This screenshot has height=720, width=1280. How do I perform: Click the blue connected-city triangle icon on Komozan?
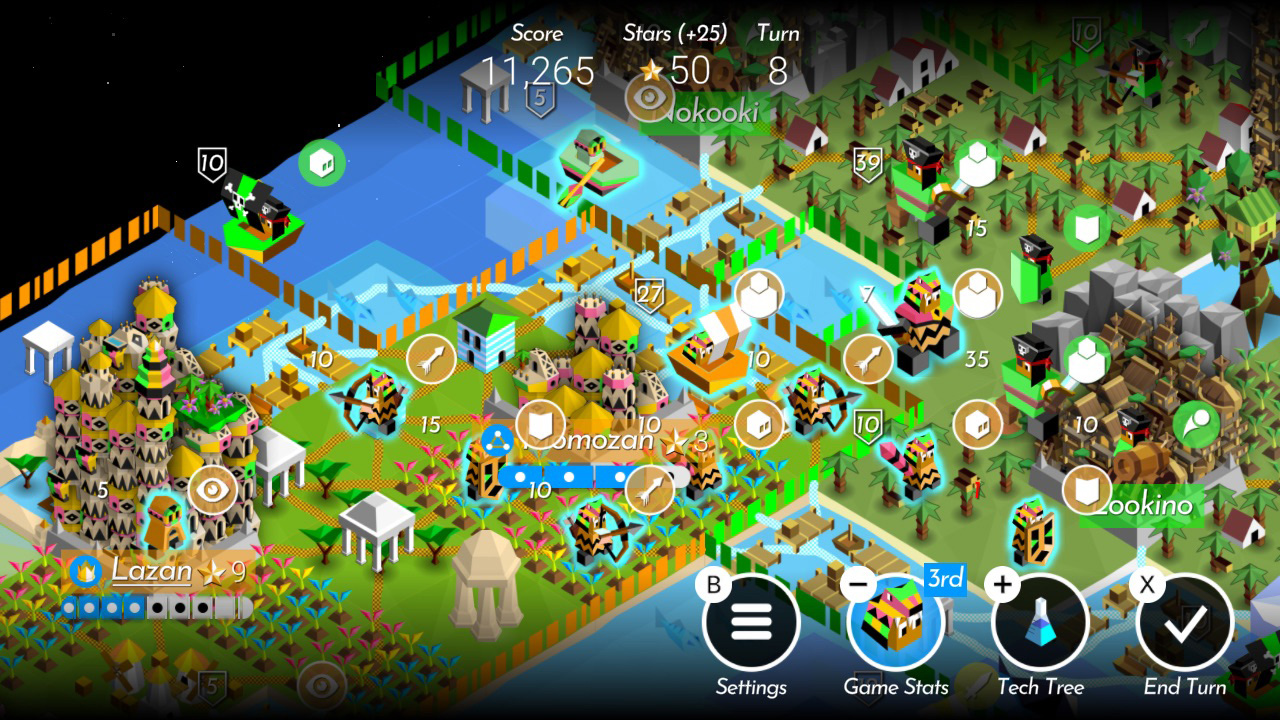499,440
